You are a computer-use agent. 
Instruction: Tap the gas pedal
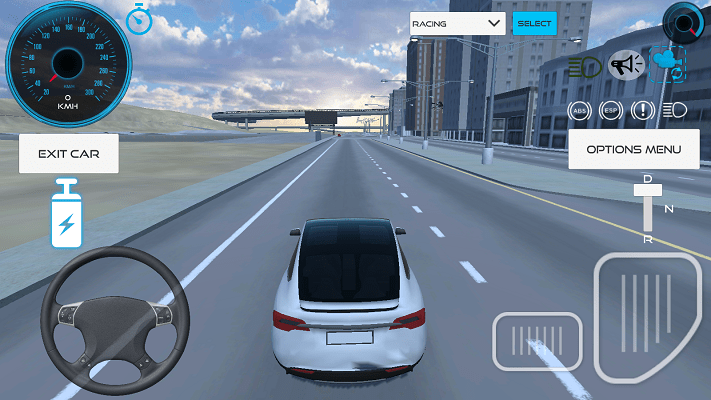pos(647,318)
